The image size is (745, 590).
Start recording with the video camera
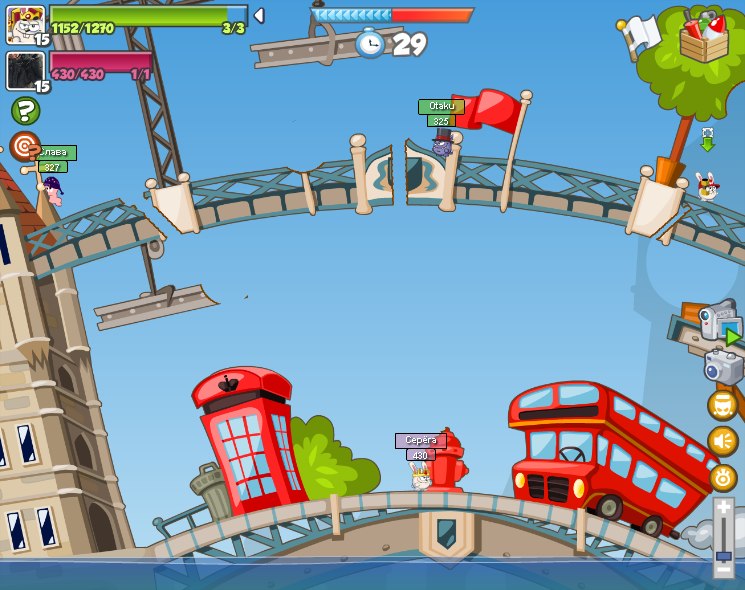[x=719, y=323]
